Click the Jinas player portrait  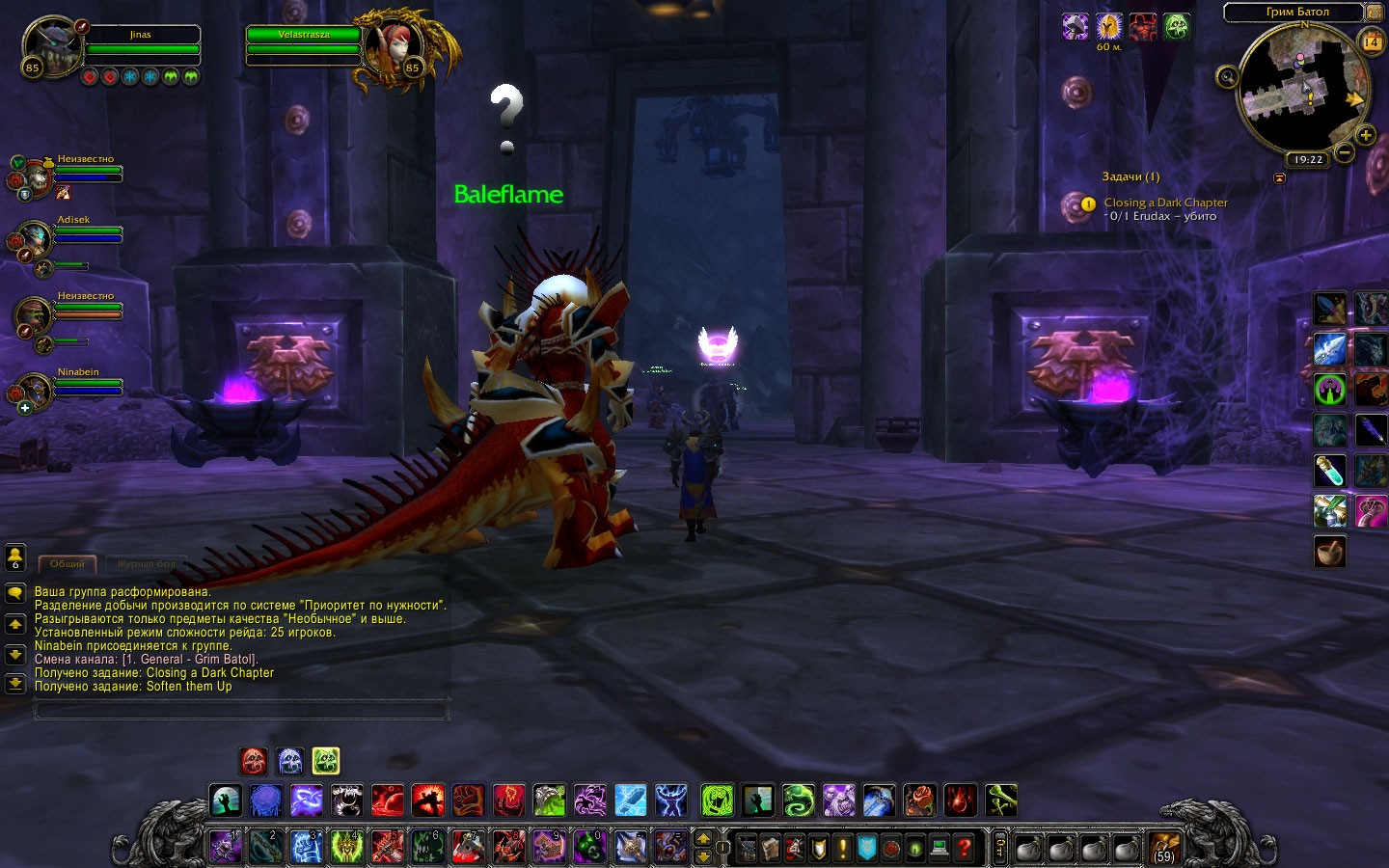click(50, 46)
